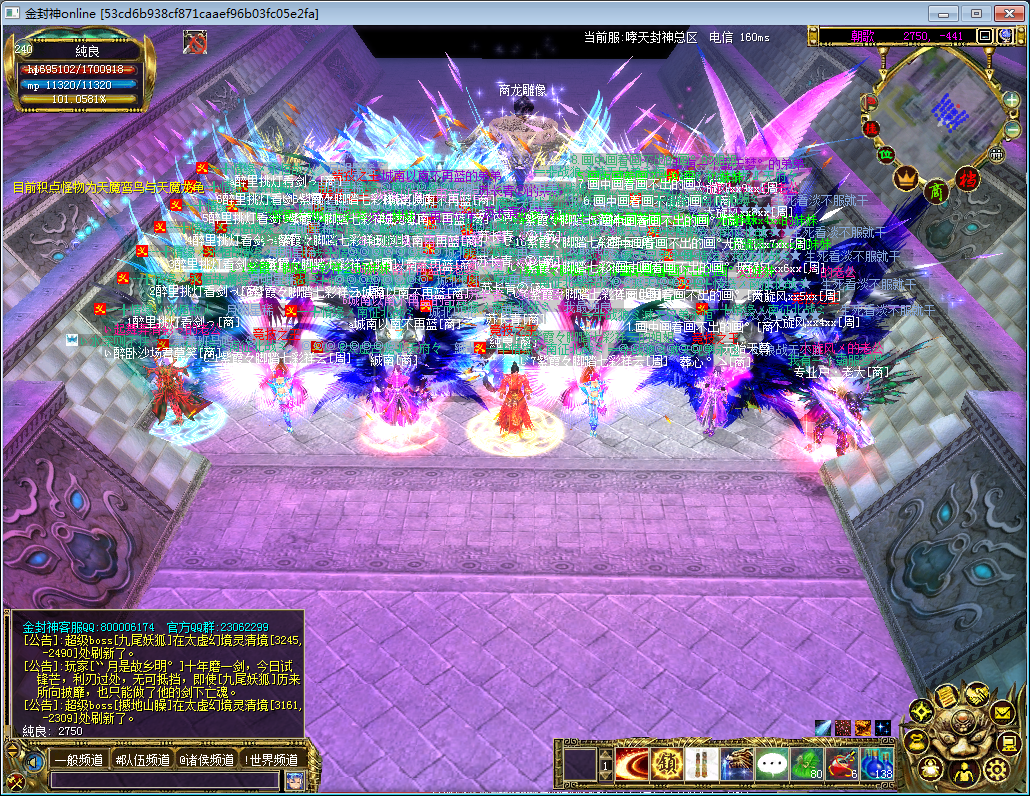Activate the dragon head skill icon
1030x796 pixels.
tap(737, 765)
